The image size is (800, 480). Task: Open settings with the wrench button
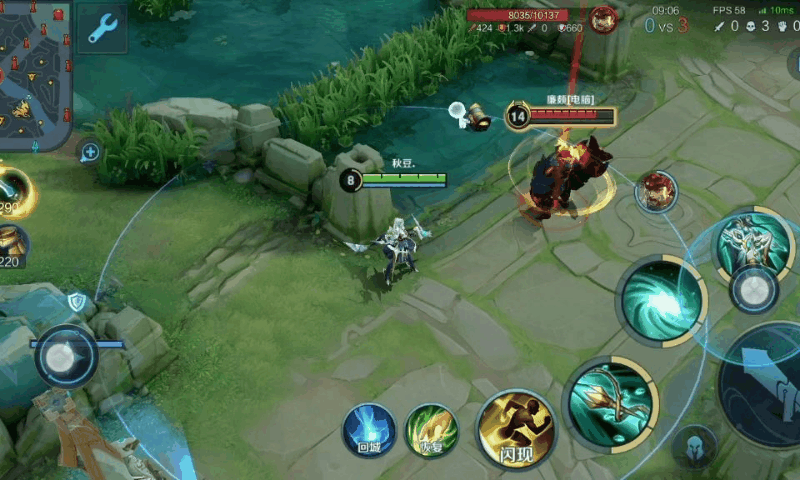click(102, 29)
